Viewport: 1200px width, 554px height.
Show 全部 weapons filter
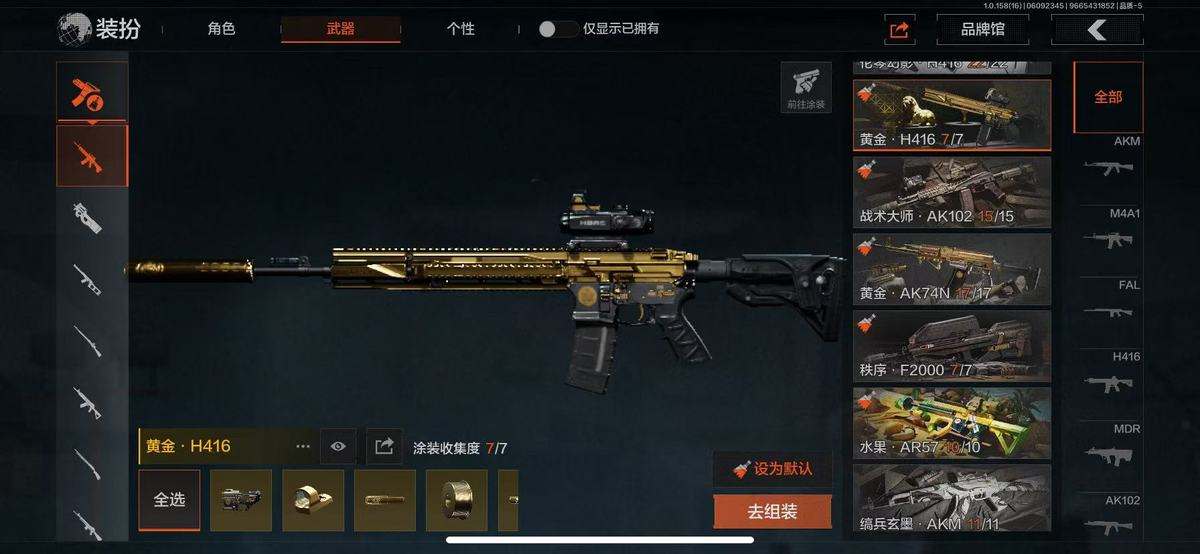(x=1107, y=97)
